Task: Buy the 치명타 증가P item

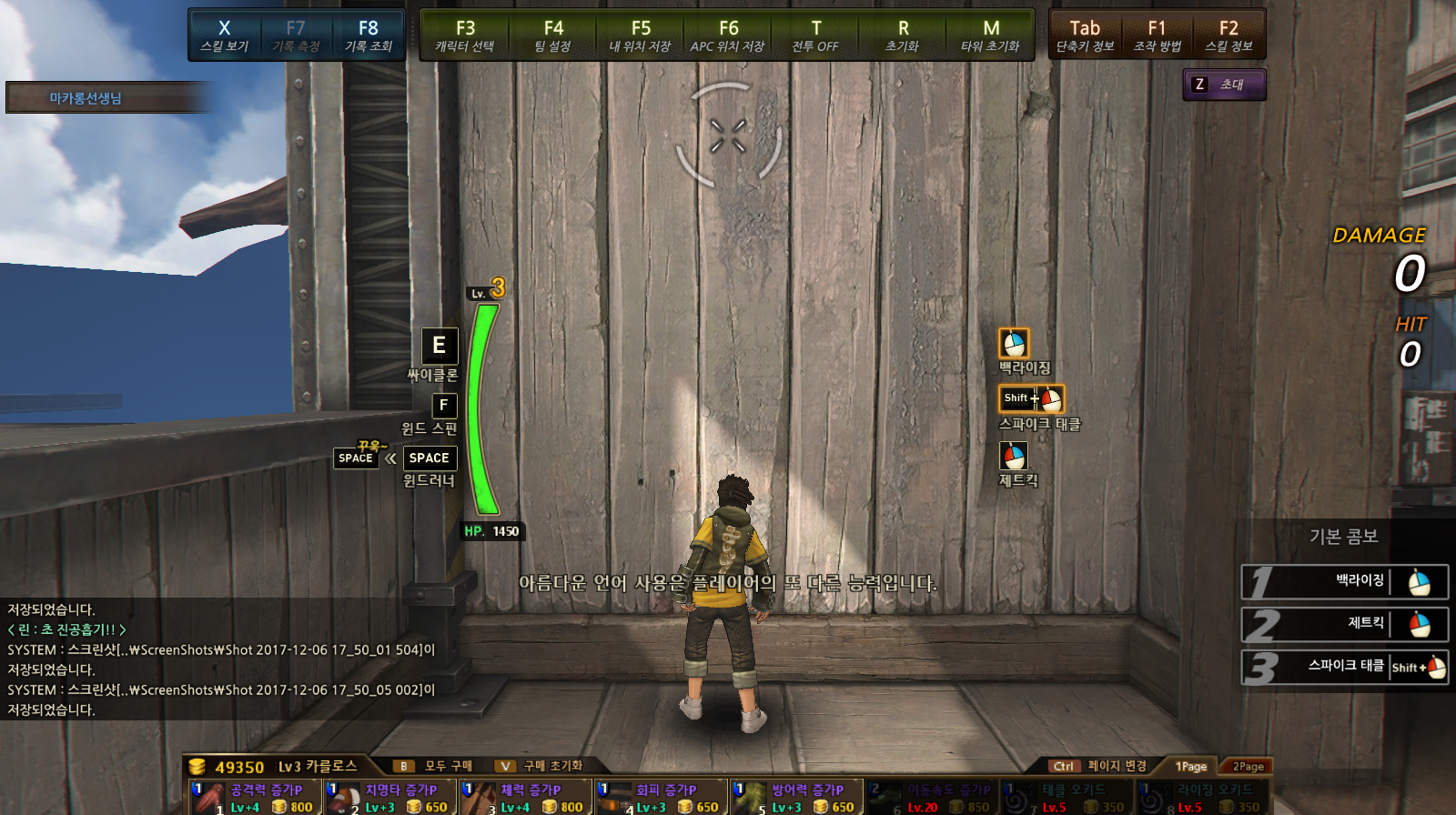Action: click(x=391, y=797)
